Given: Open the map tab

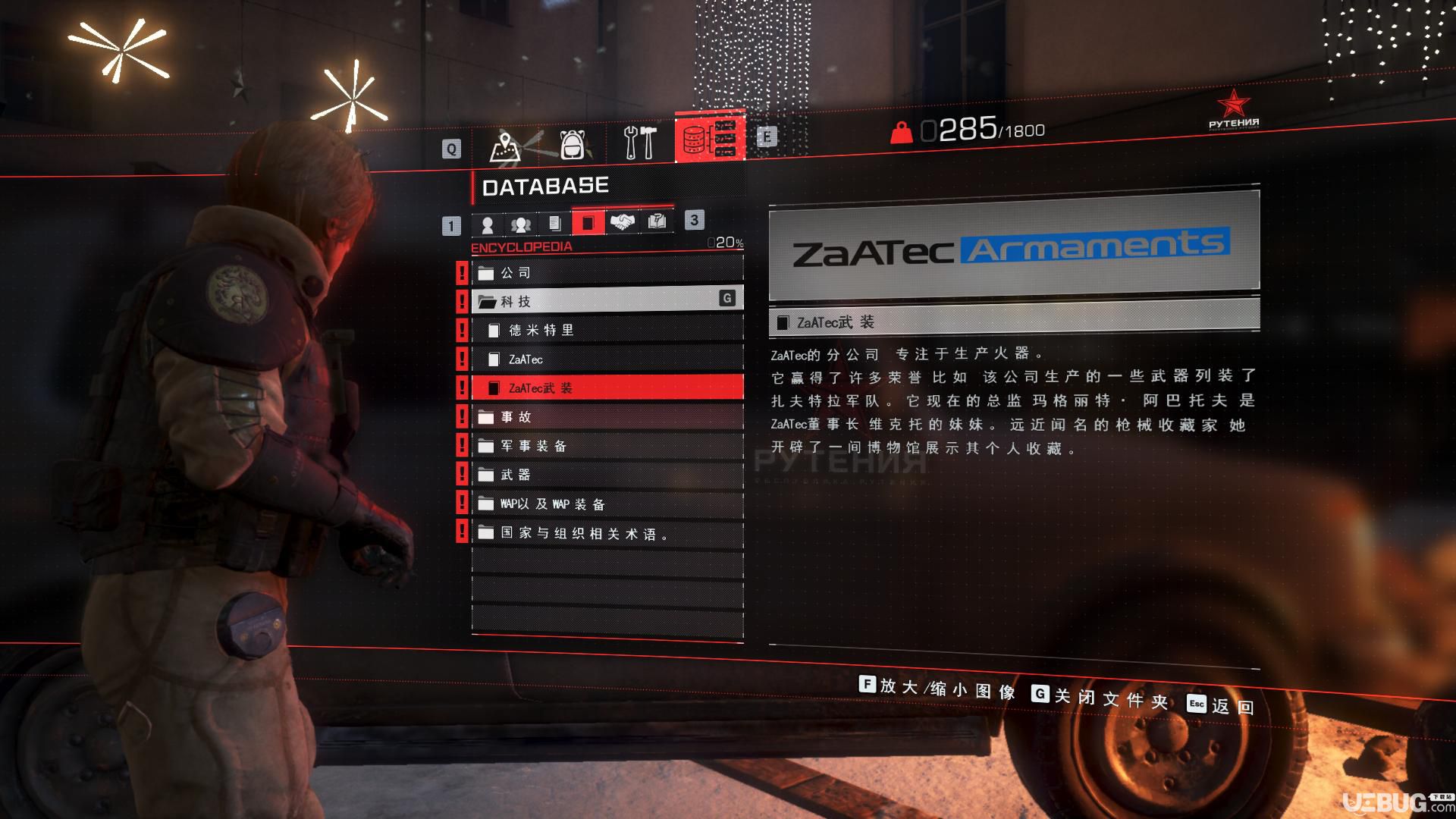Looking at the screenshot, I should tap(506, 144).
